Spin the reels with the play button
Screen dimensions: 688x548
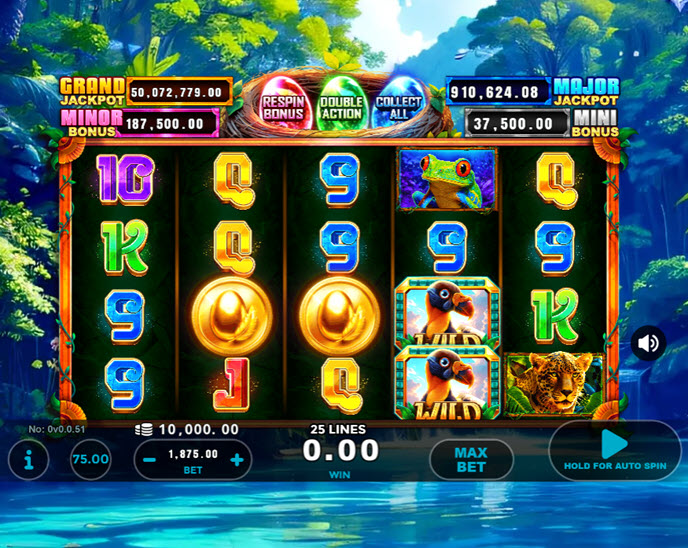(x=614, y=448)
